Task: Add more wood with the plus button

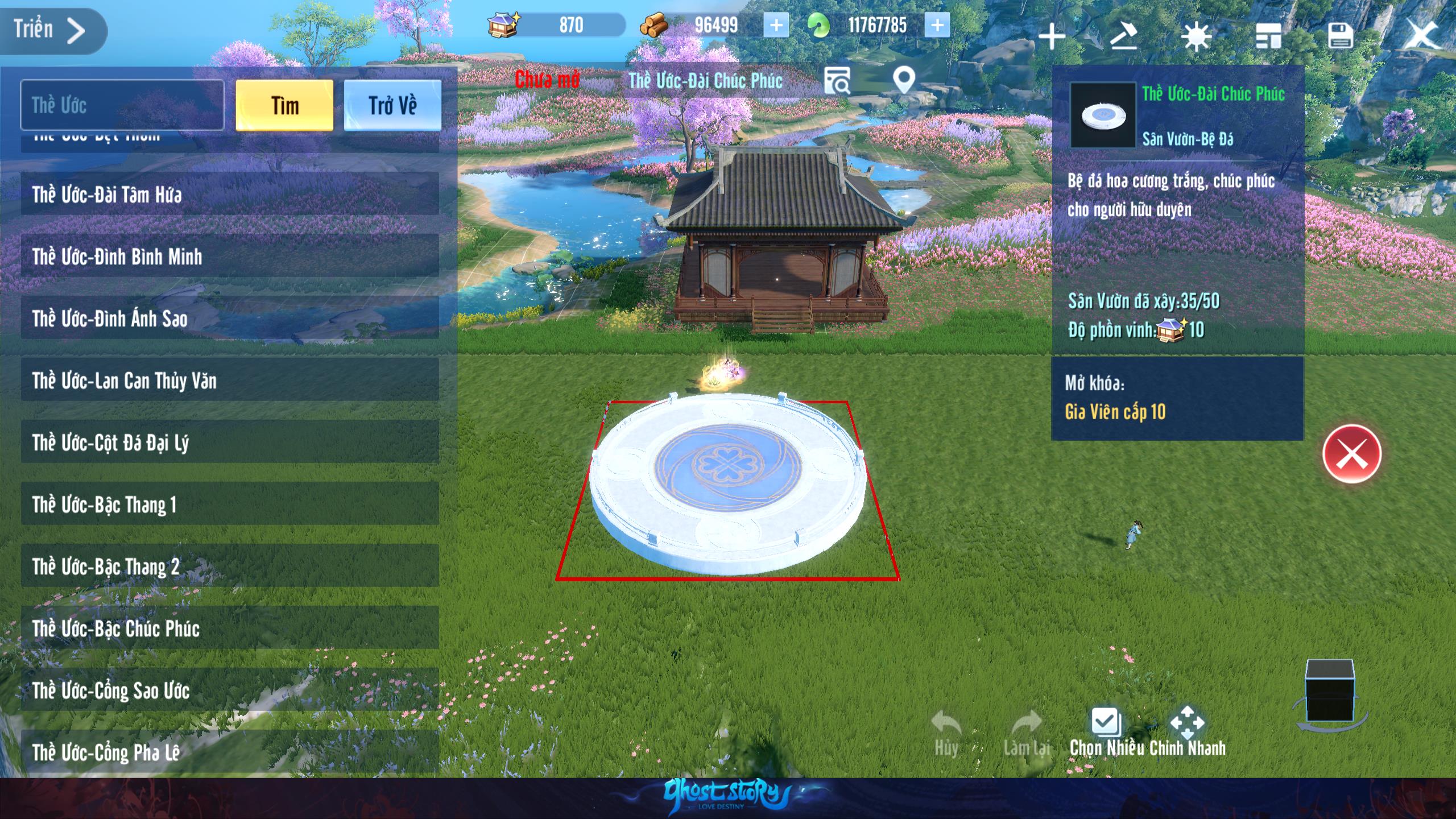Action: (x=776, y=26)
